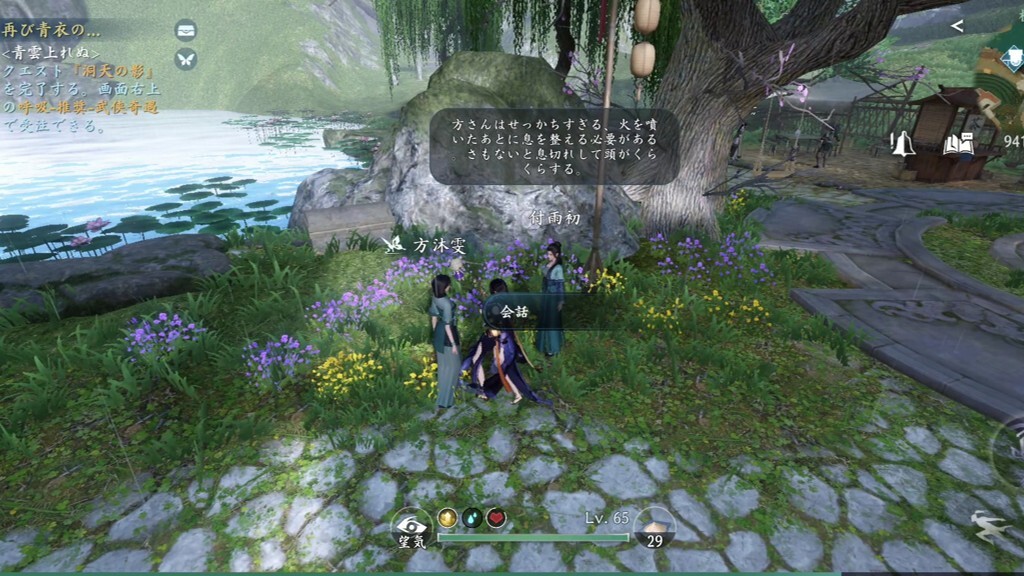Select the red heart status icon
The height and width of the screenshot is (576, 1024).
tap(496, 518)
